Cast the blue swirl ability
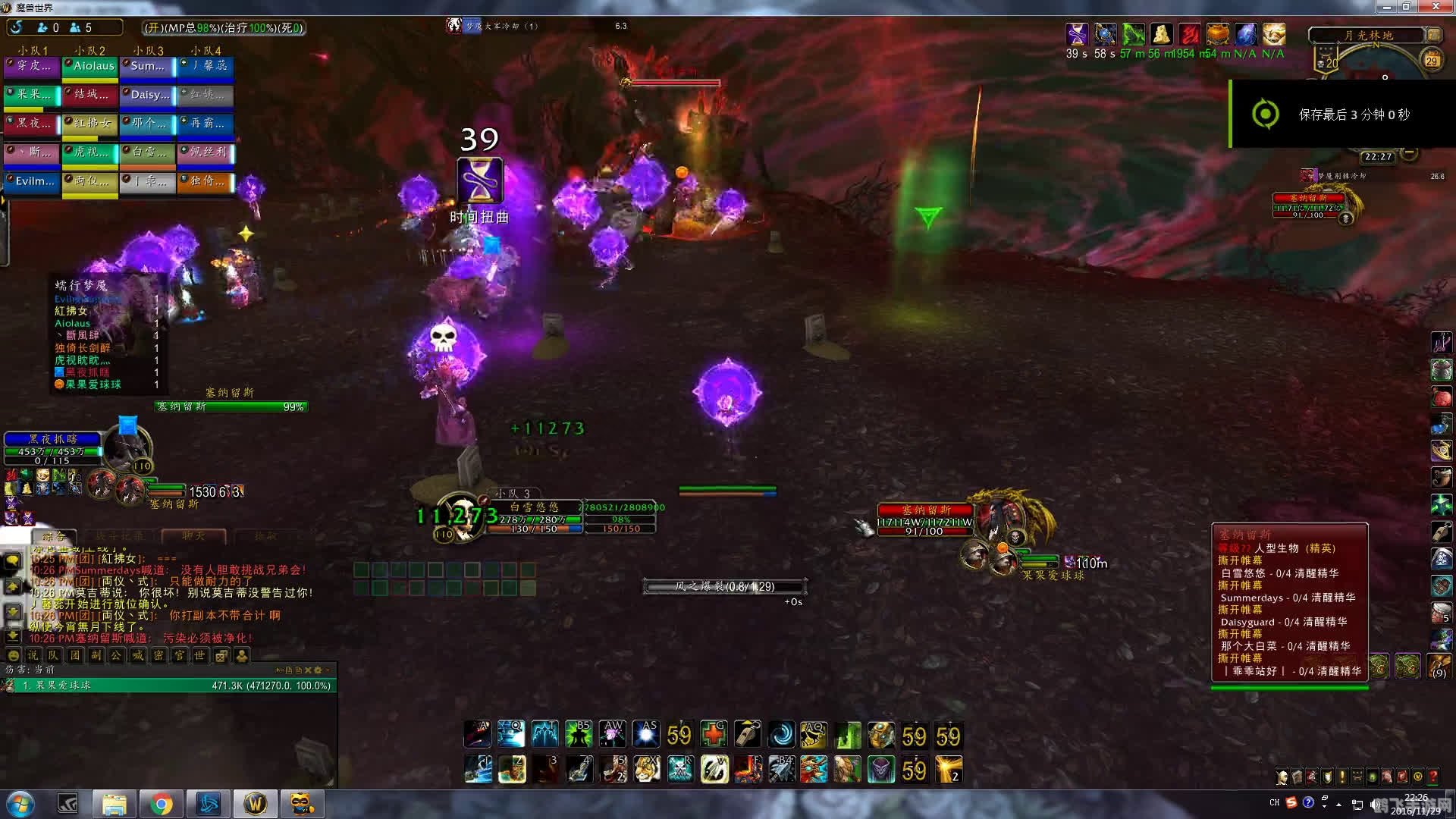Viewport: 1456px width, 819px height. coord(780,735)
